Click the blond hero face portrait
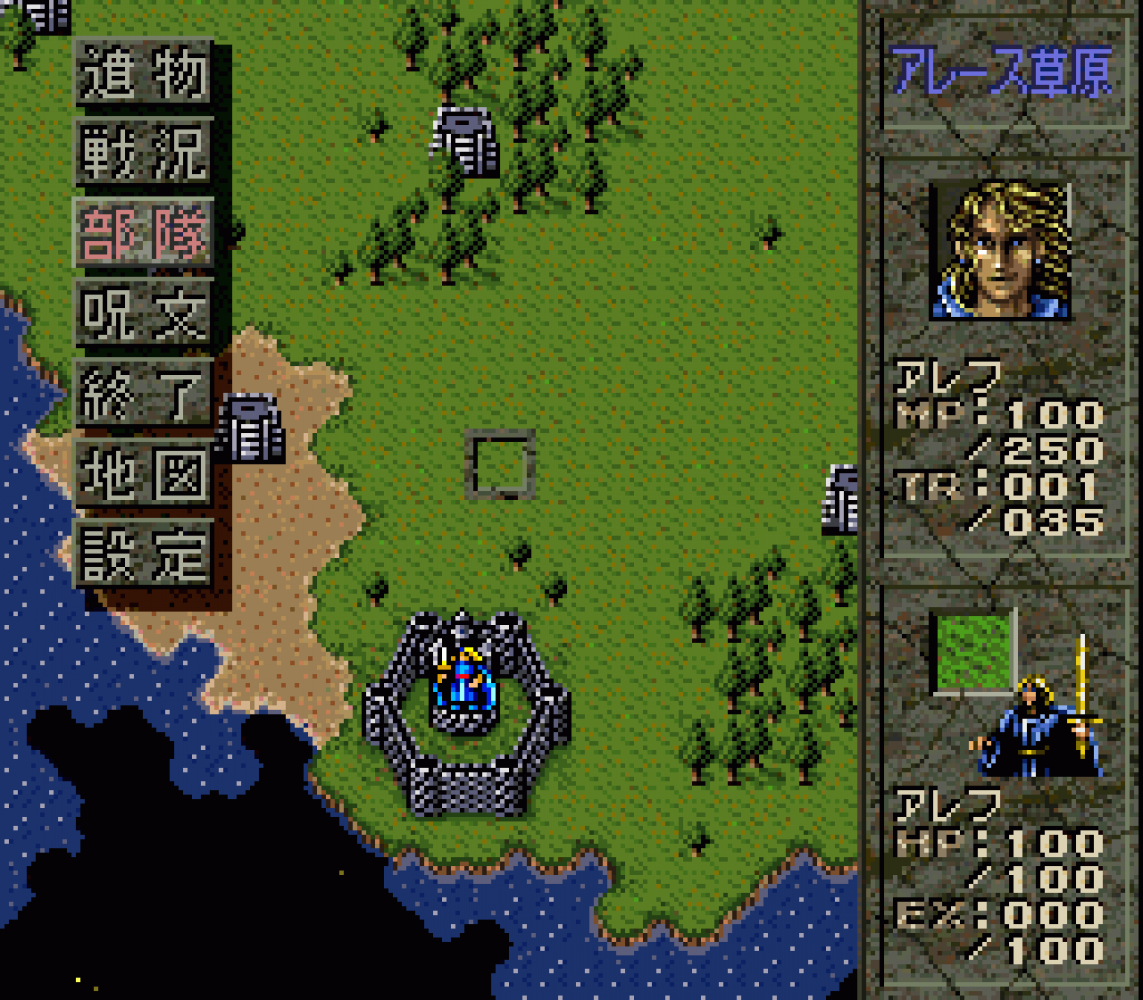This screenshot has height=1000, width=1143. tap(1000, 250)
